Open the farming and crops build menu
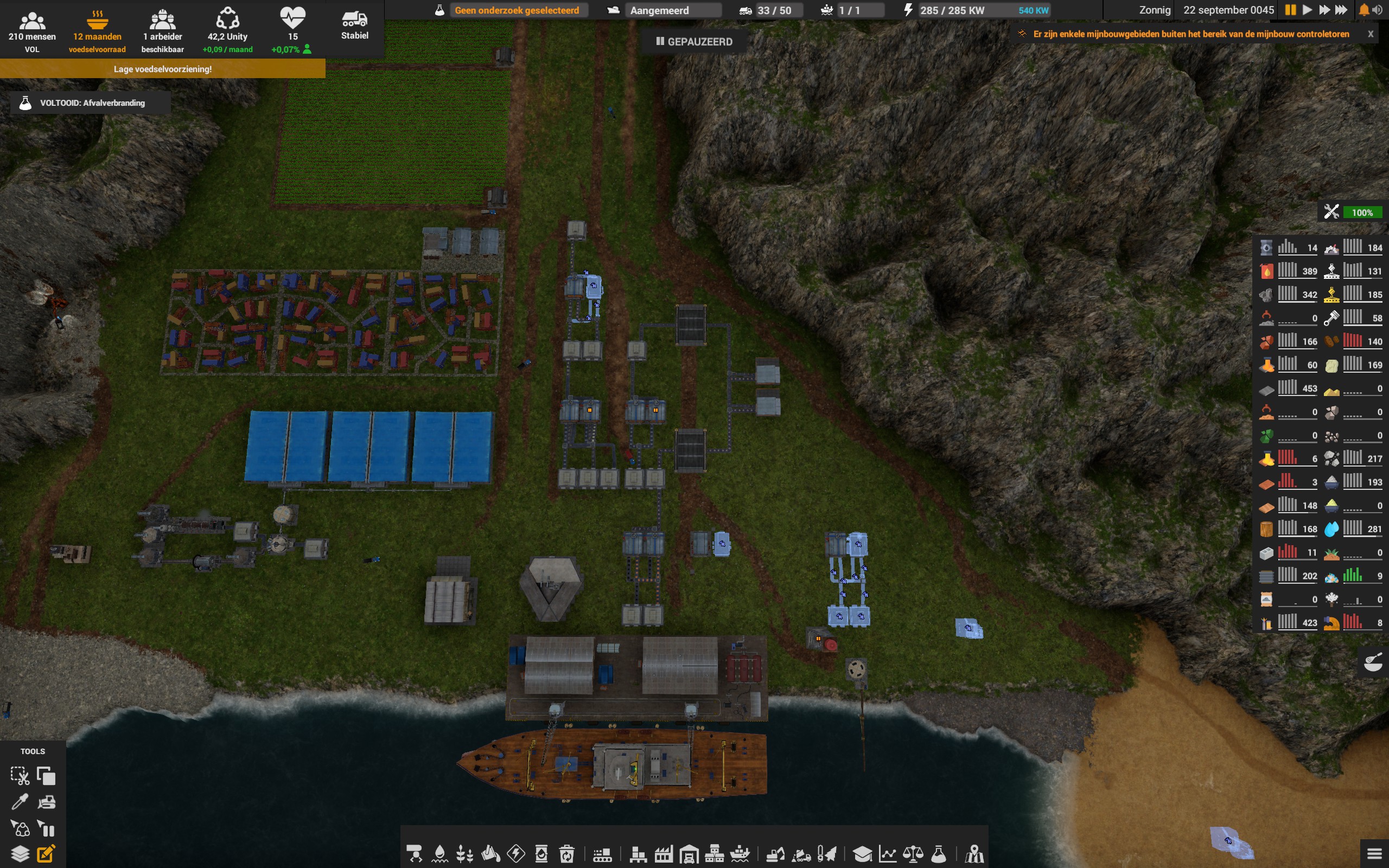The image size is (1389, 868). click(x=464, y=854)
